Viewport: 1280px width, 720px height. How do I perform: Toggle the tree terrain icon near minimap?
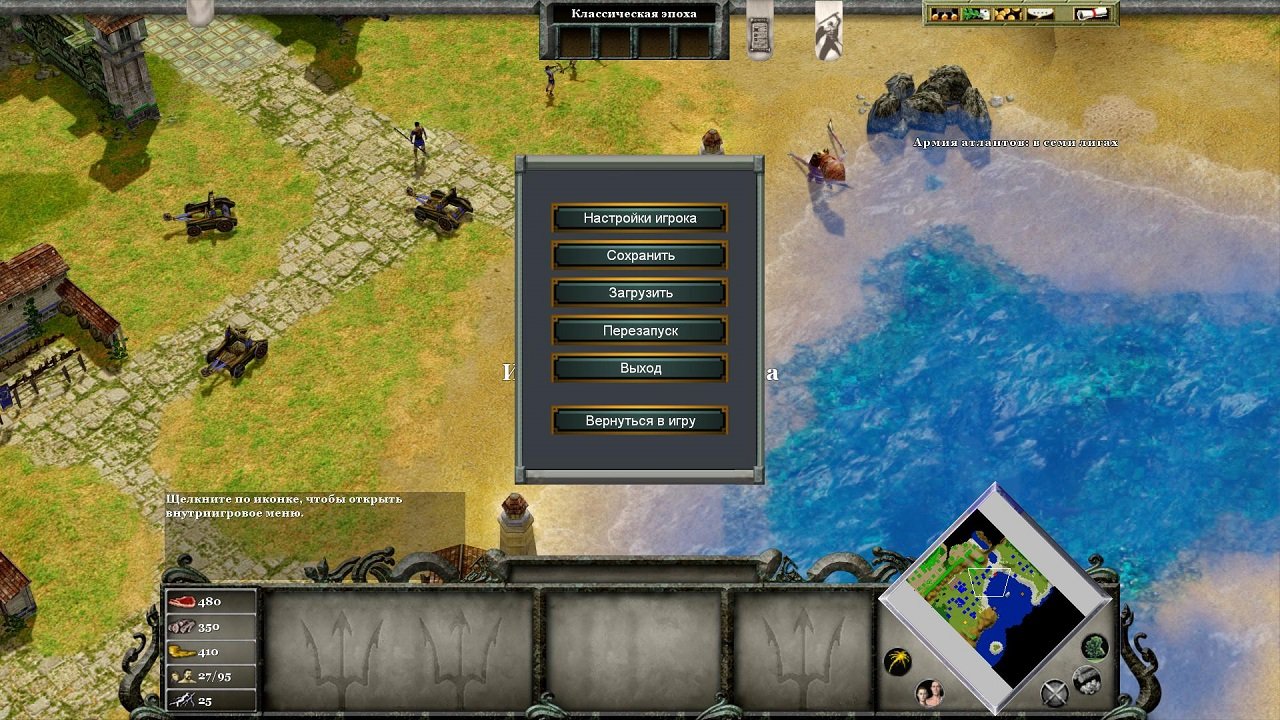(1093, 649)
